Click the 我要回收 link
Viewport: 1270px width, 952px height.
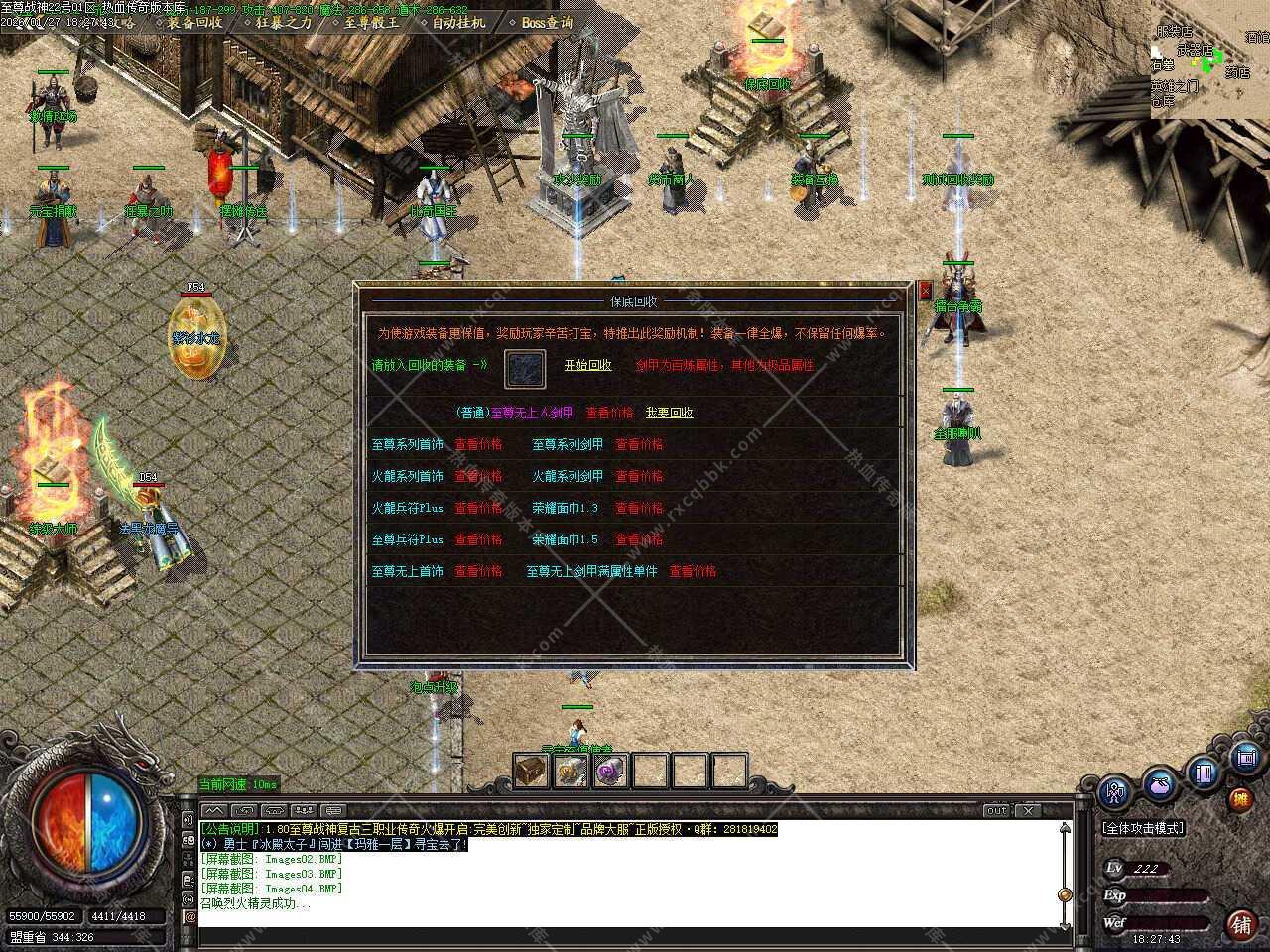[x=669, y=413]
